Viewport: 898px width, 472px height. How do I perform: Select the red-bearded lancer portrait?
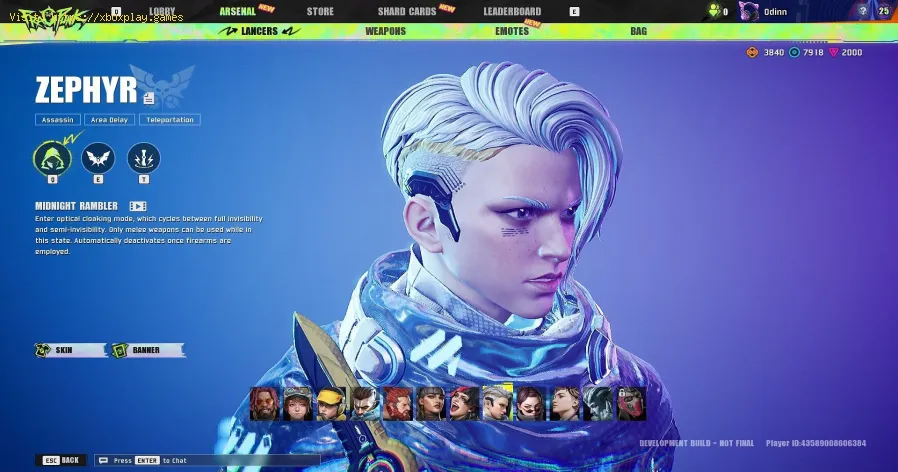(398, 403)
